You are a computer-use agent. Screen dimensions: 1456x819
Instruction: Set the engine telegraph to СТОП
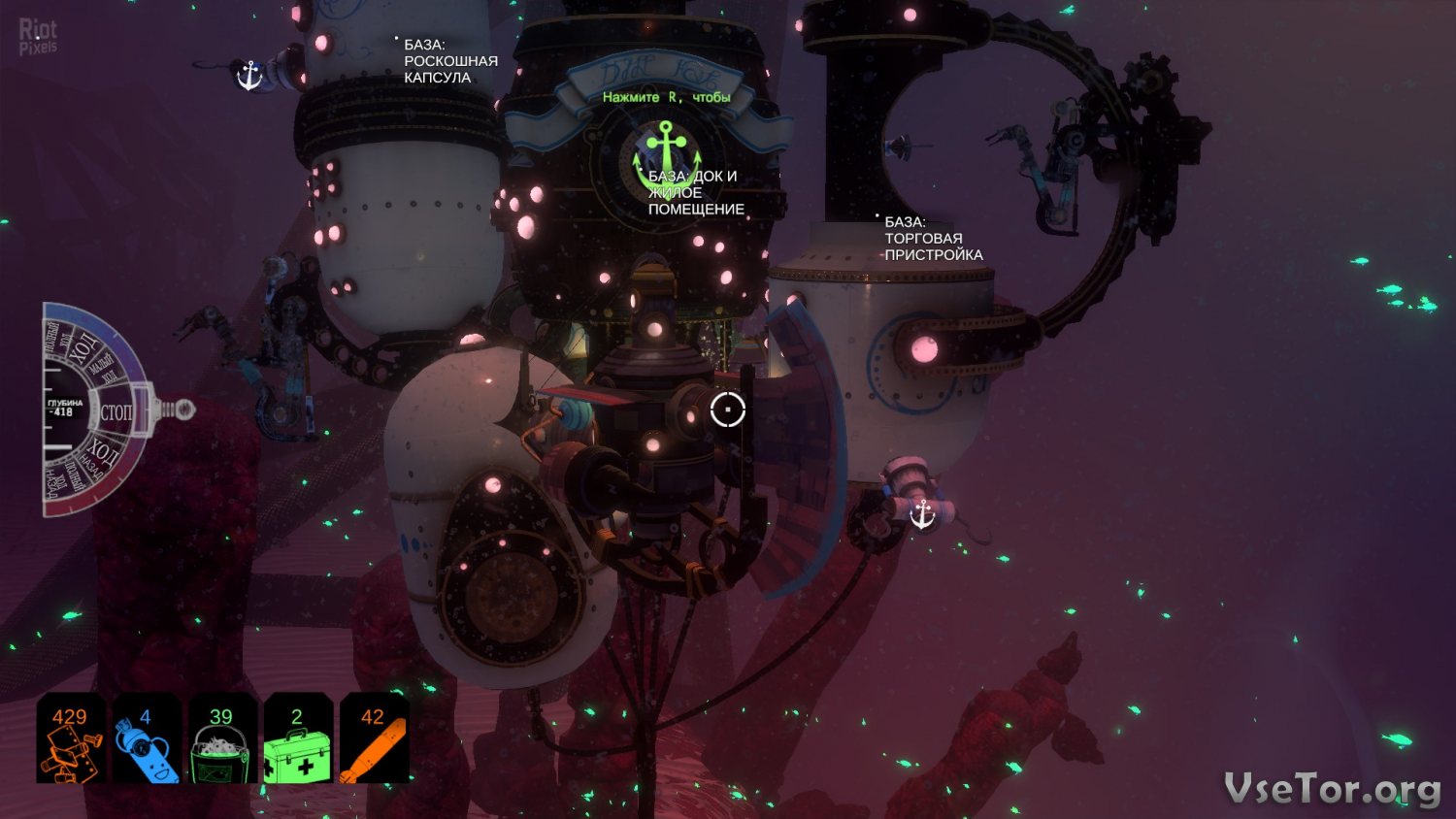(116, 412)
